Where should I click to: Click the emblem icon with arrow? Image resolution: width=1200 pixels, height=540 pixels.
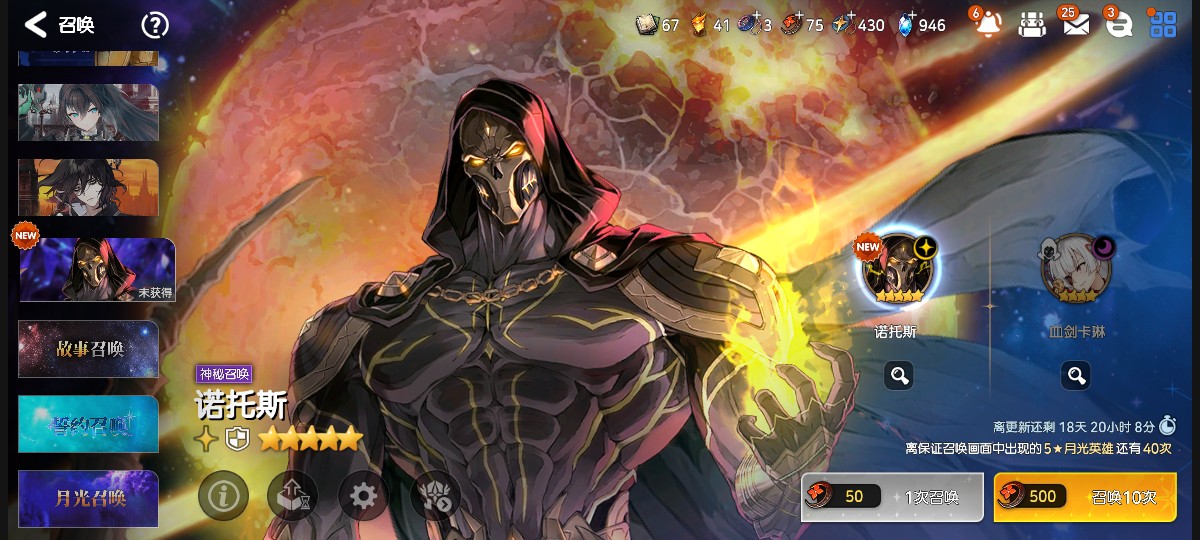pos(435,495)
